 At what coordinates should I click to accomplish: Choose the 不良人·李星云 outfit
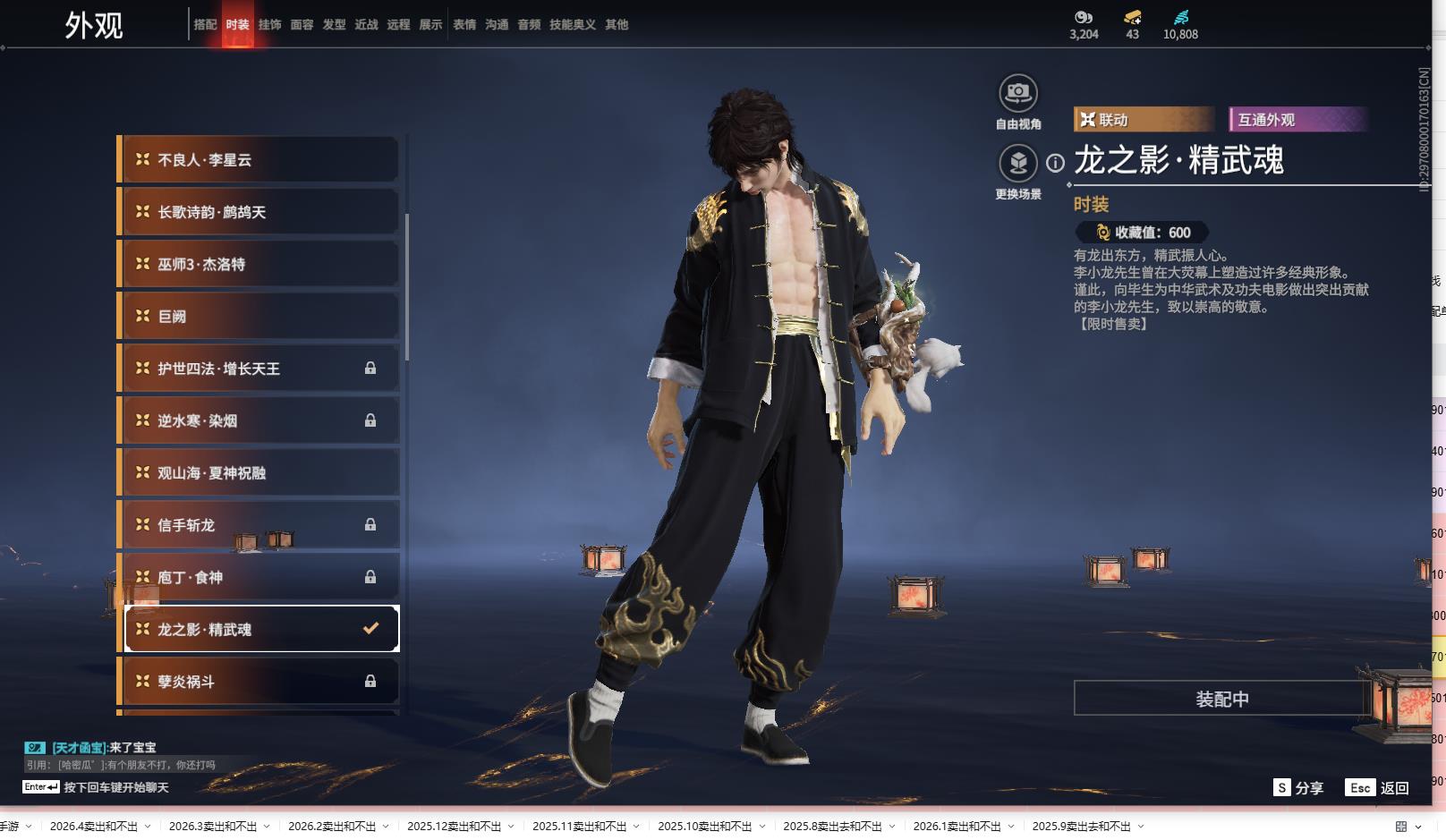click(x=259, y=160)
